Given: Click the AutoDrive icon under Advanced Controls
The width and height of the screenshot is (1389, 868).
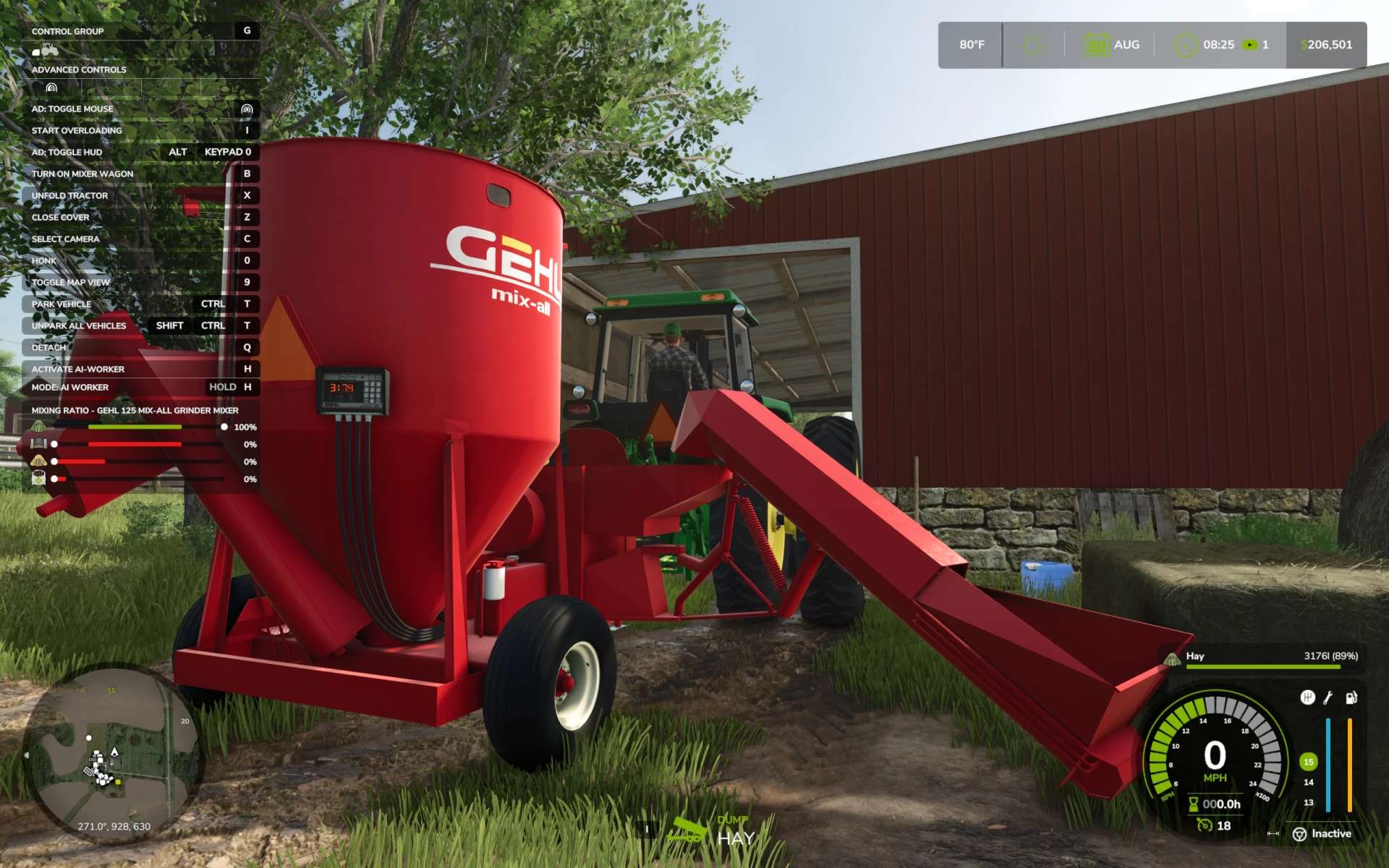Looking at the screenshot, I should coord(51,88).
